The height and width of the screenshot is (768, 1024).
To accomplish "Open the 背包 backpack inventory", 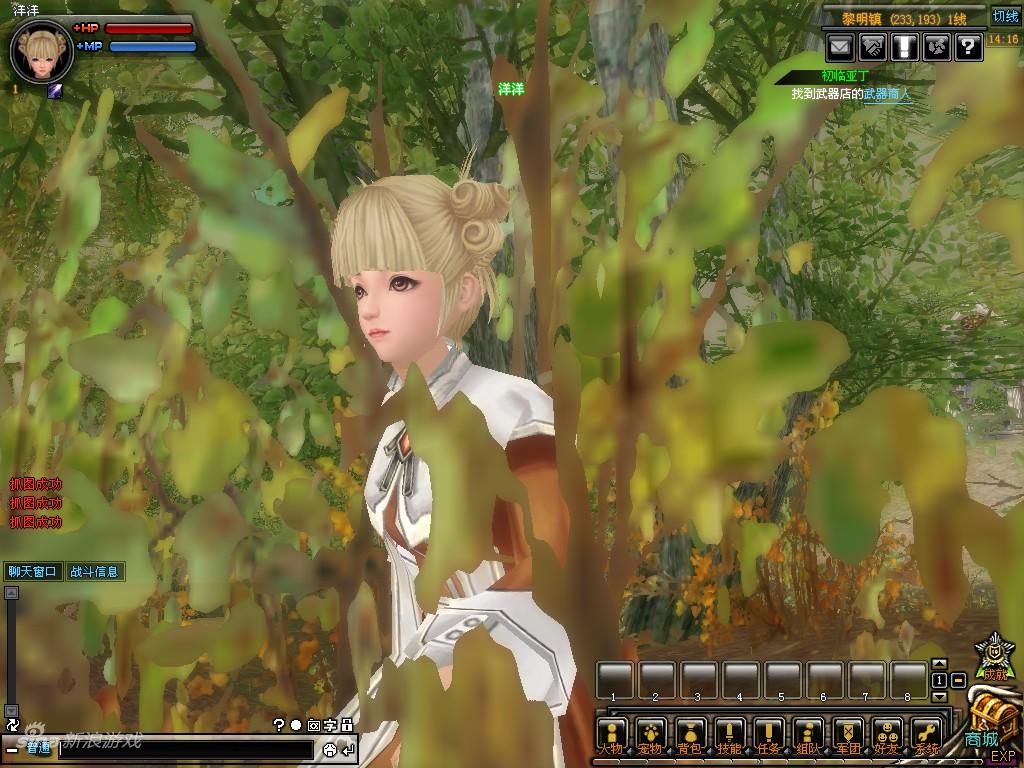I will 689,735.
